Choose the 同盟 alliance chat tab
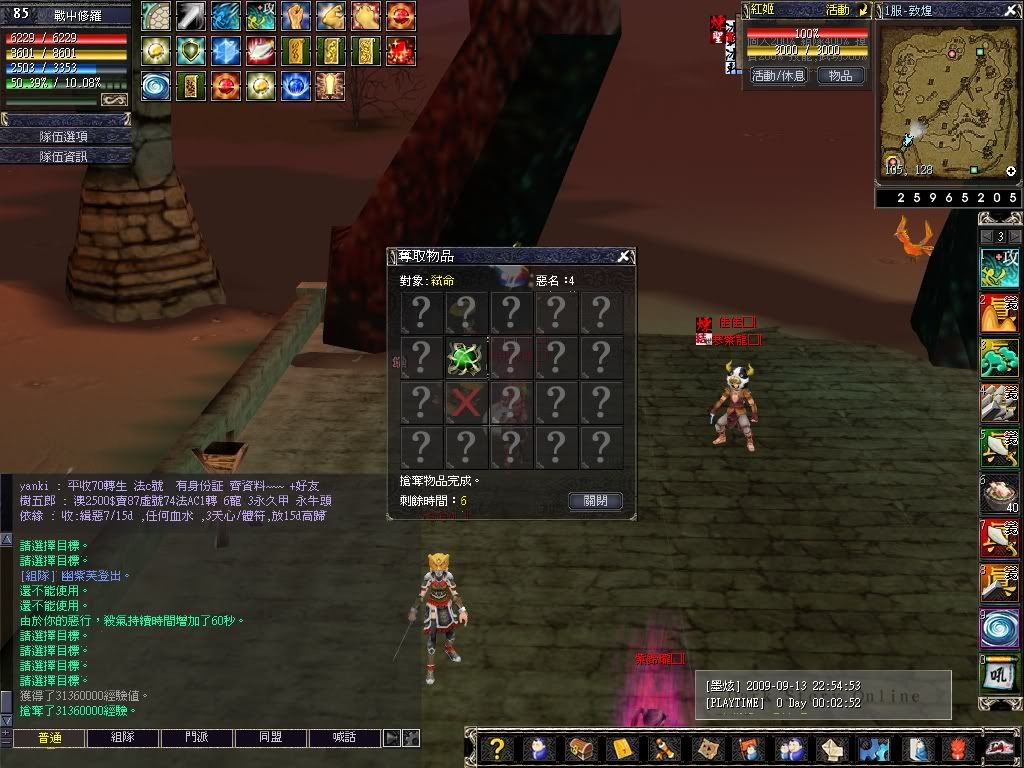Screen dimensions: 1024x768 tap(270, 738)
